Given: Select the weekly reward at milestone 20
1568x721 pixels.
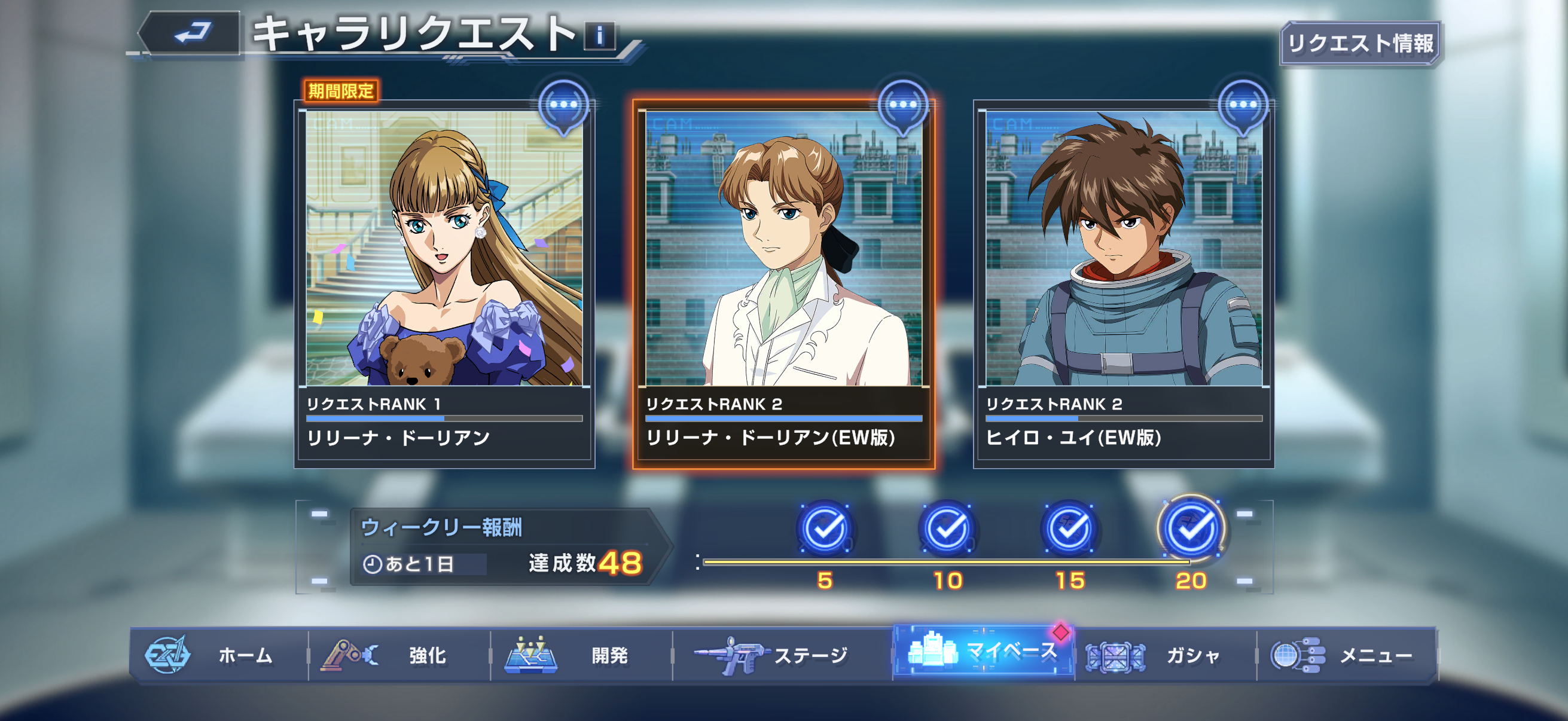Looking at the screenshot, I should pos(1191,528).
